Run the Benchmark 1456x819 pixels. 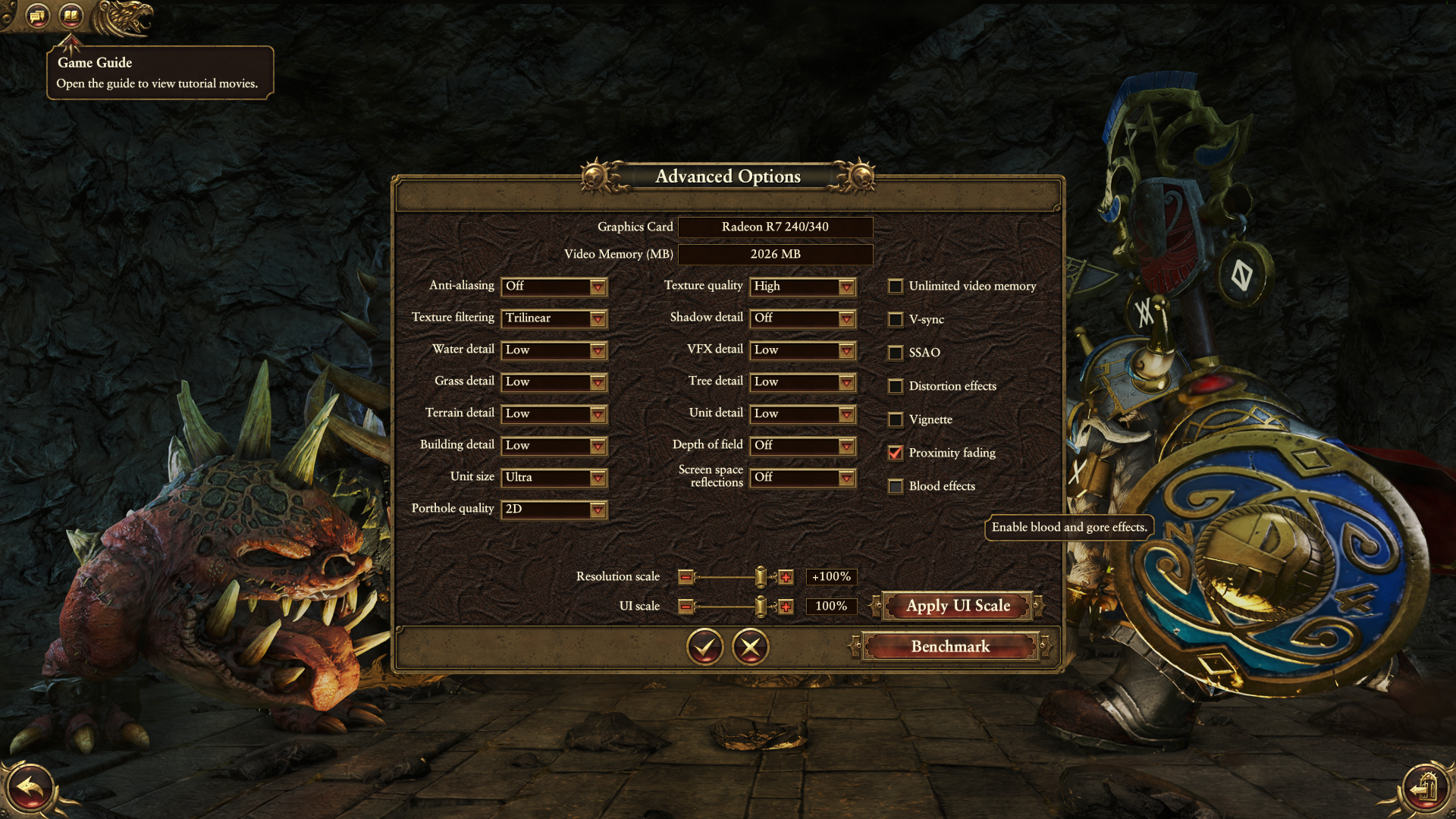tap(950, 647)
